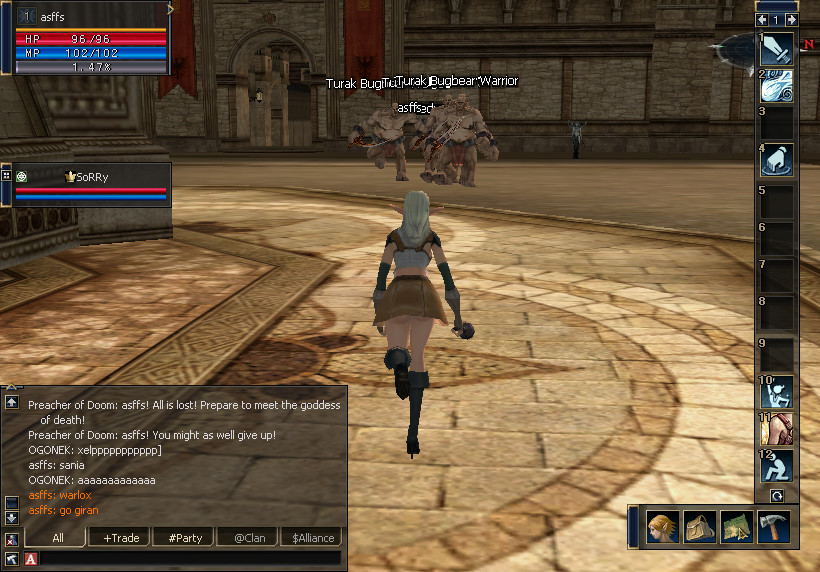820x572 pixels.
Task: Activate the sword attack shortcut in slot 1
Action: [x=777, y=49]
